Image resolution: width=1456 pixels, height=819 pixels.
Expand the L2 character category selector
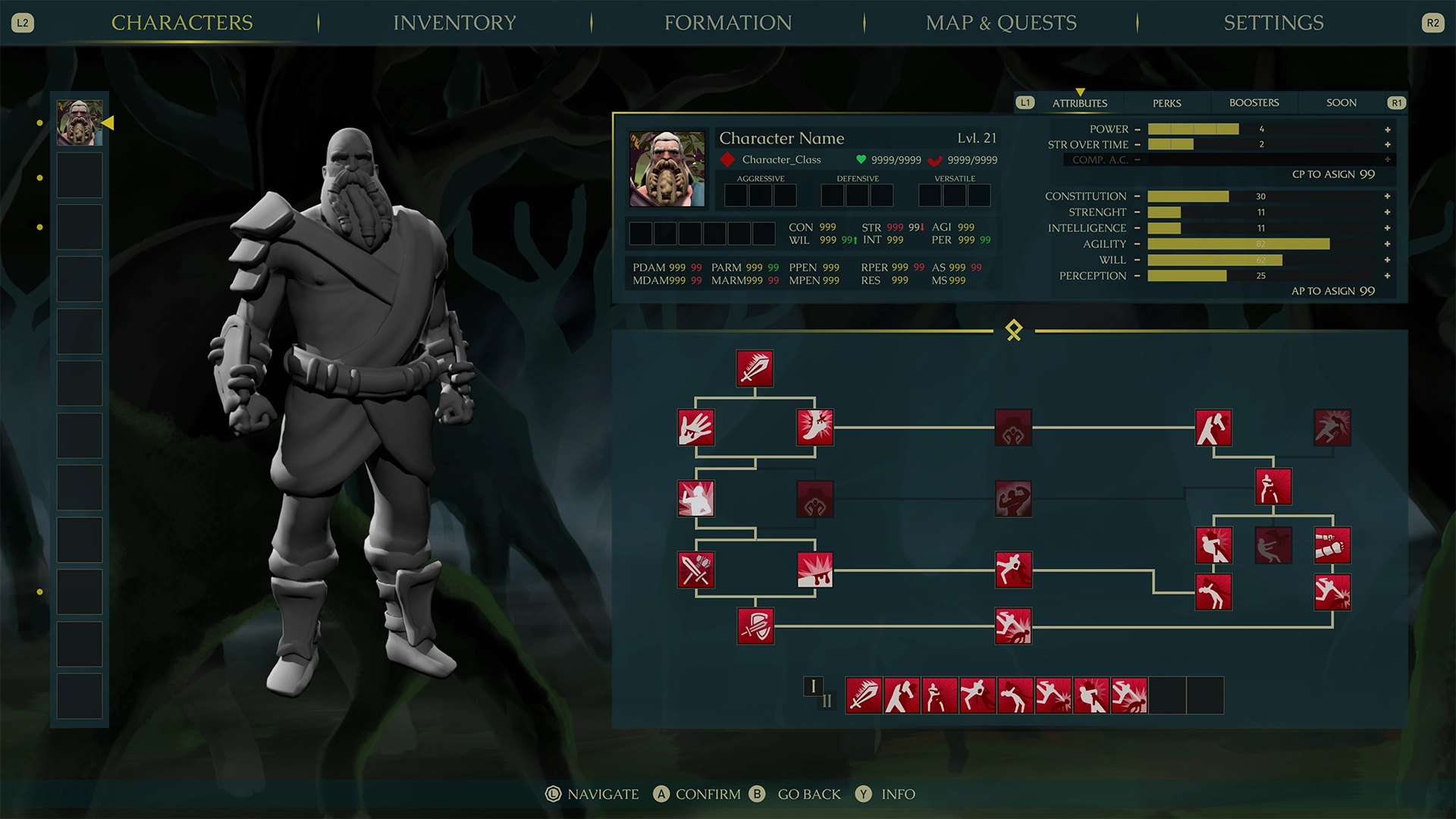[22, 23]
